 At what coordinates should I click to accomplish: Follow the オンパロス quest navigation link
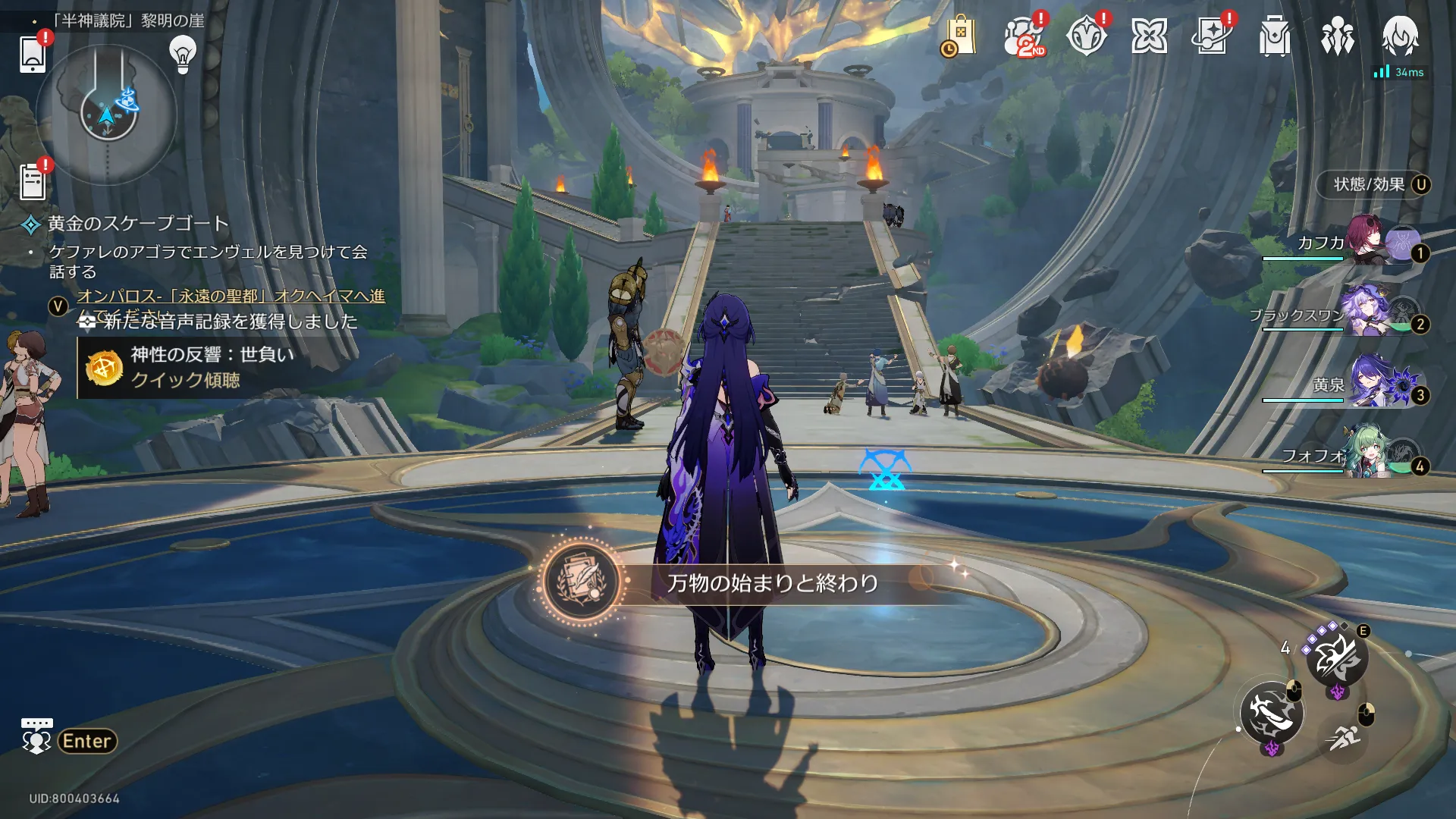tap(231, 297)
